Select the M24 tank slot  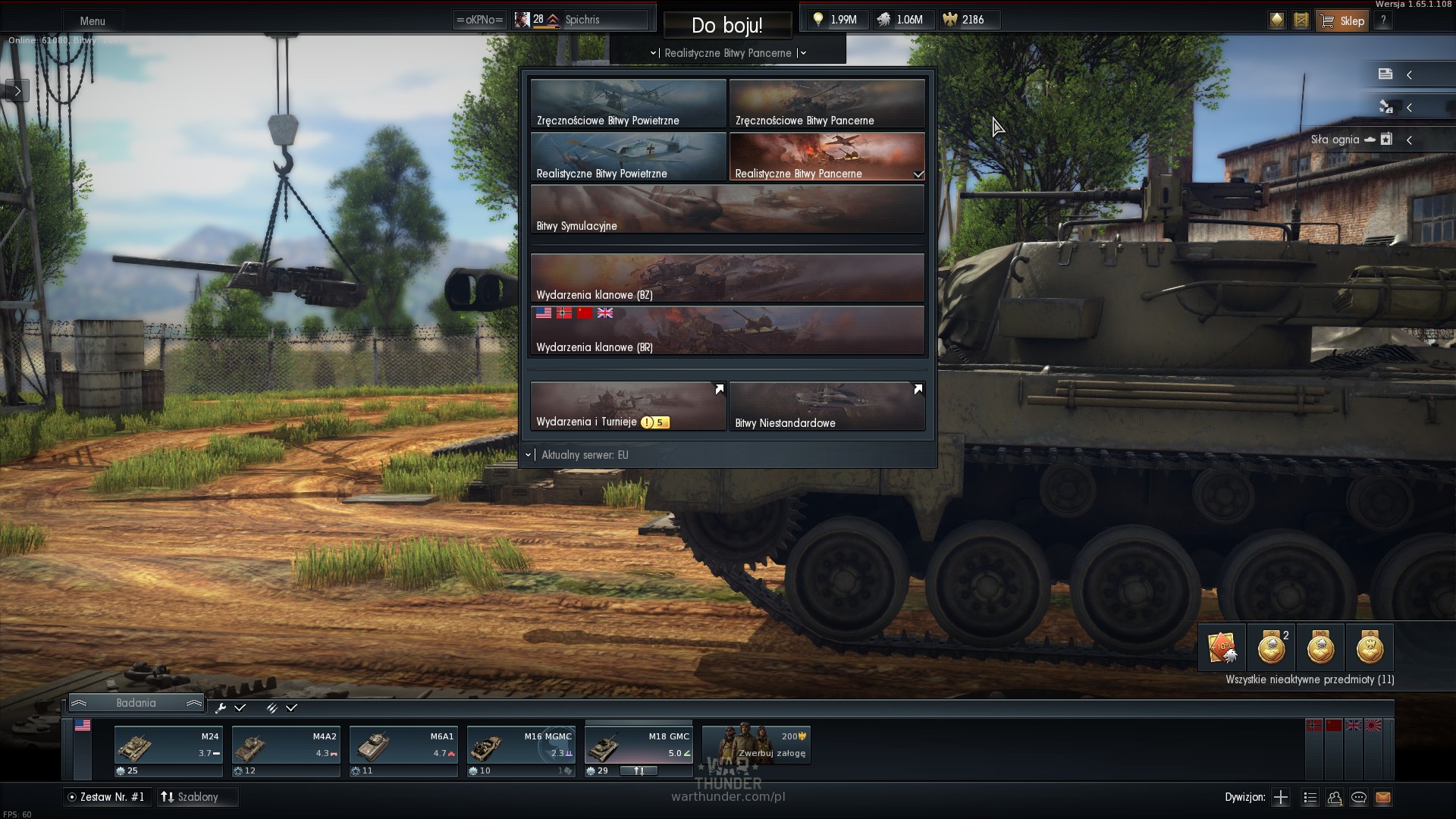(x=168, y=751)
